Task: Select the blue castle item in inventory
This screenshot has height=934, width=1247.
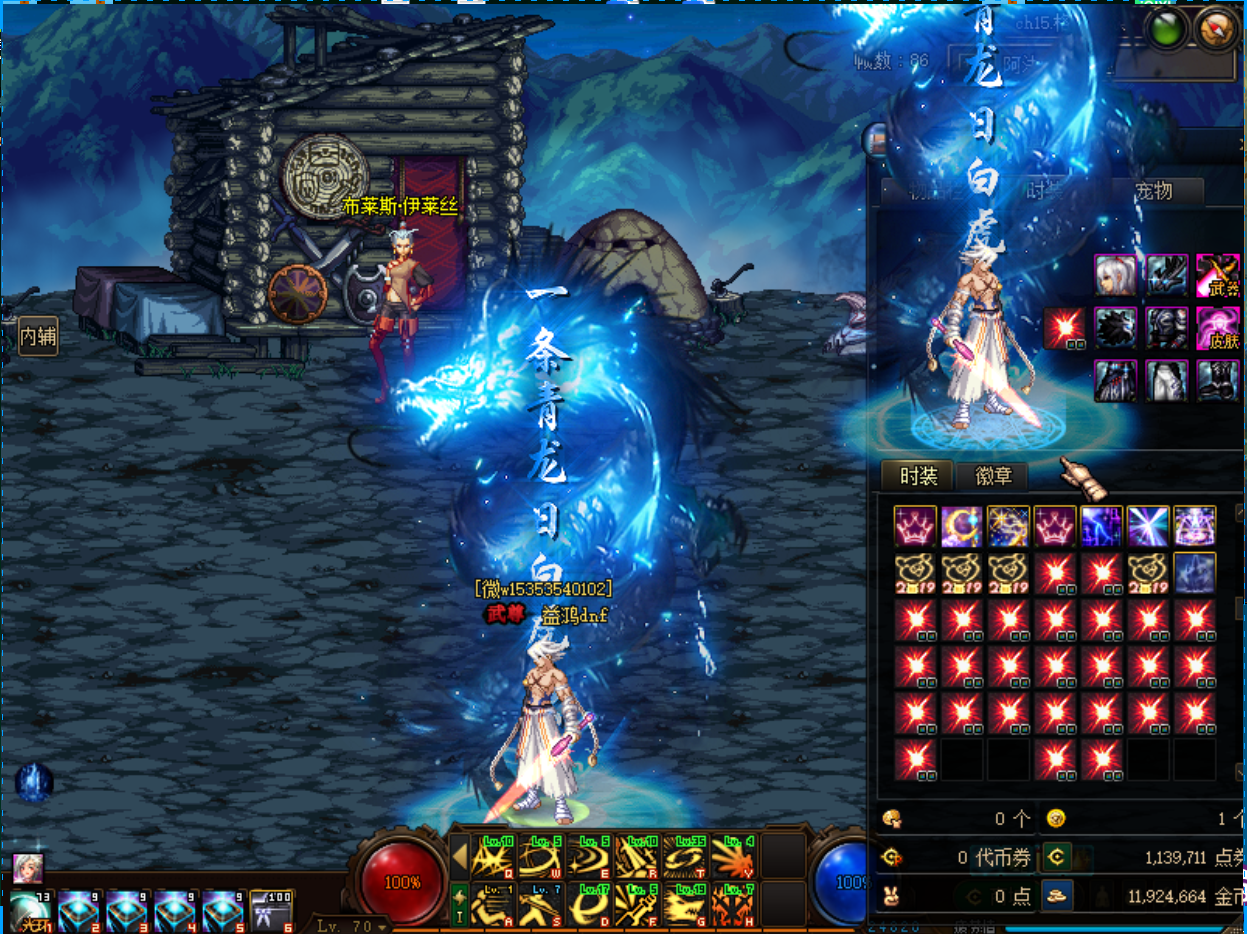Action: coord(1194,573)
